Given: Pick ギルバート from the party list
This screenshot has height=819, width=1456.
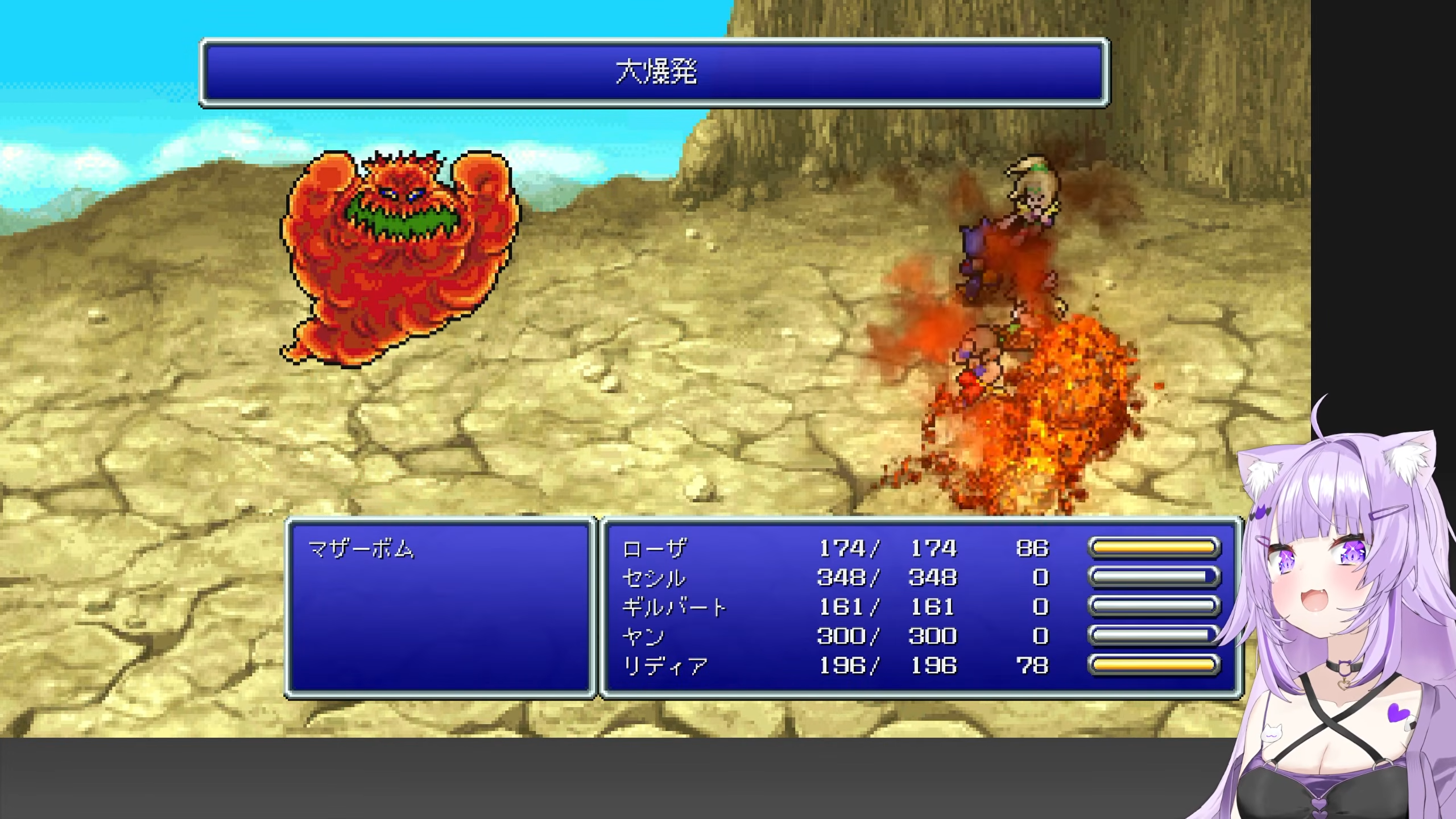Looking at the screenshot, I should [x=674, y=607].
